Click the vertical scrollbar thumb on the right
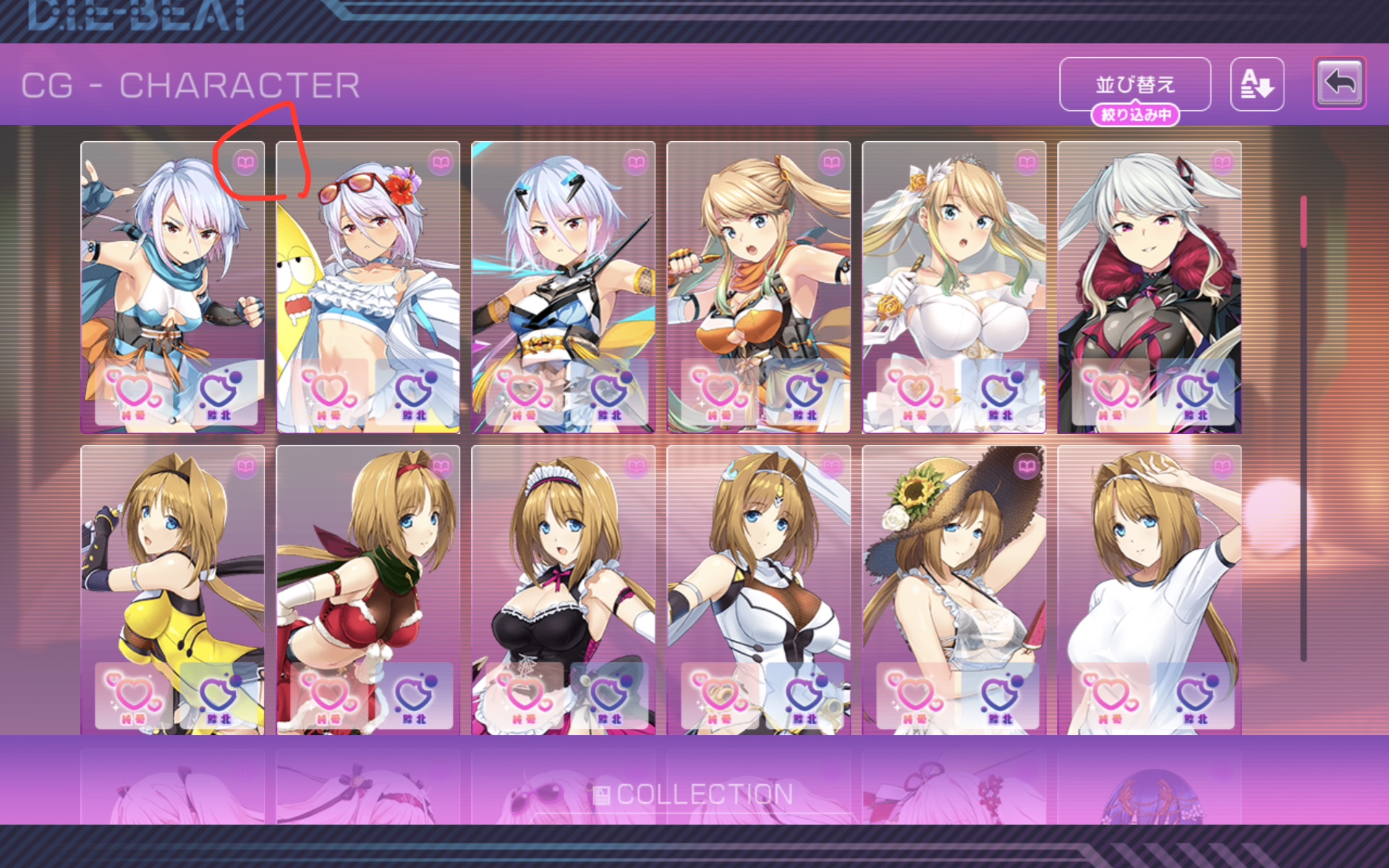The image size is (1389, 868). tap(1304, 221)
